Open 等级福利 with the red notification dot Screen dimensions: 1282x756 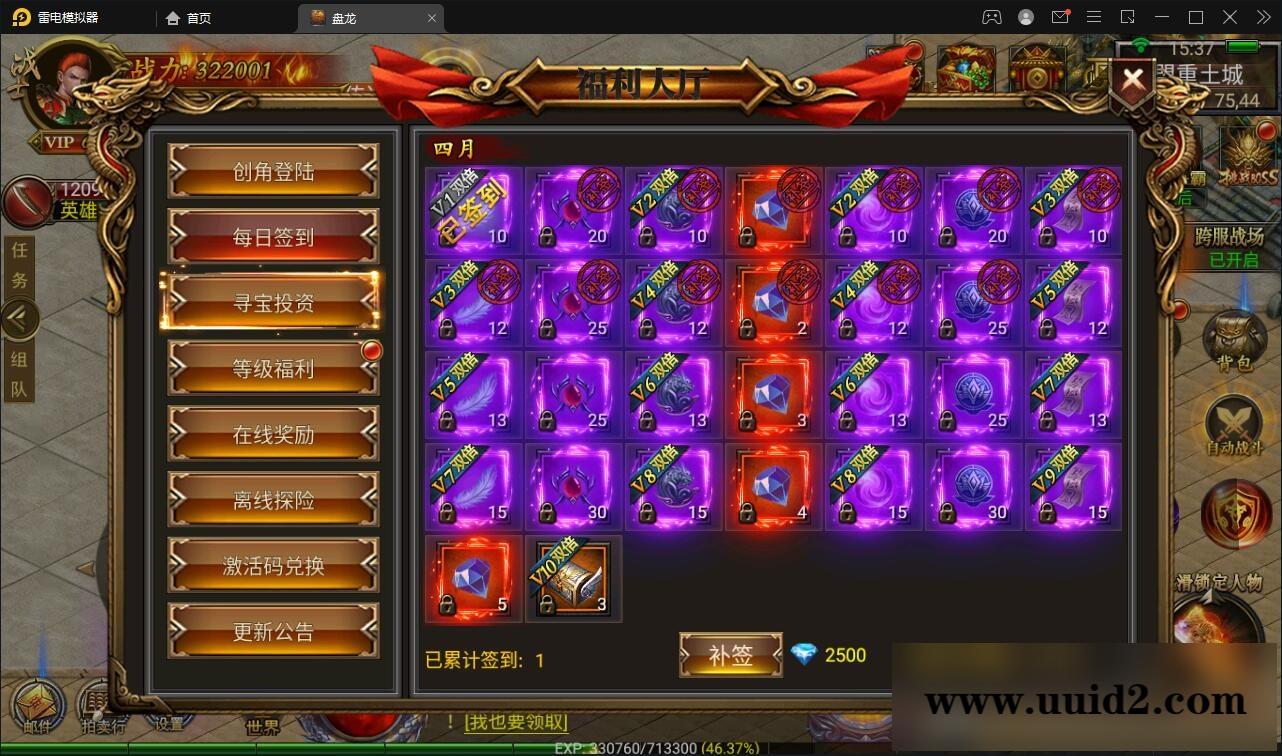273,368
